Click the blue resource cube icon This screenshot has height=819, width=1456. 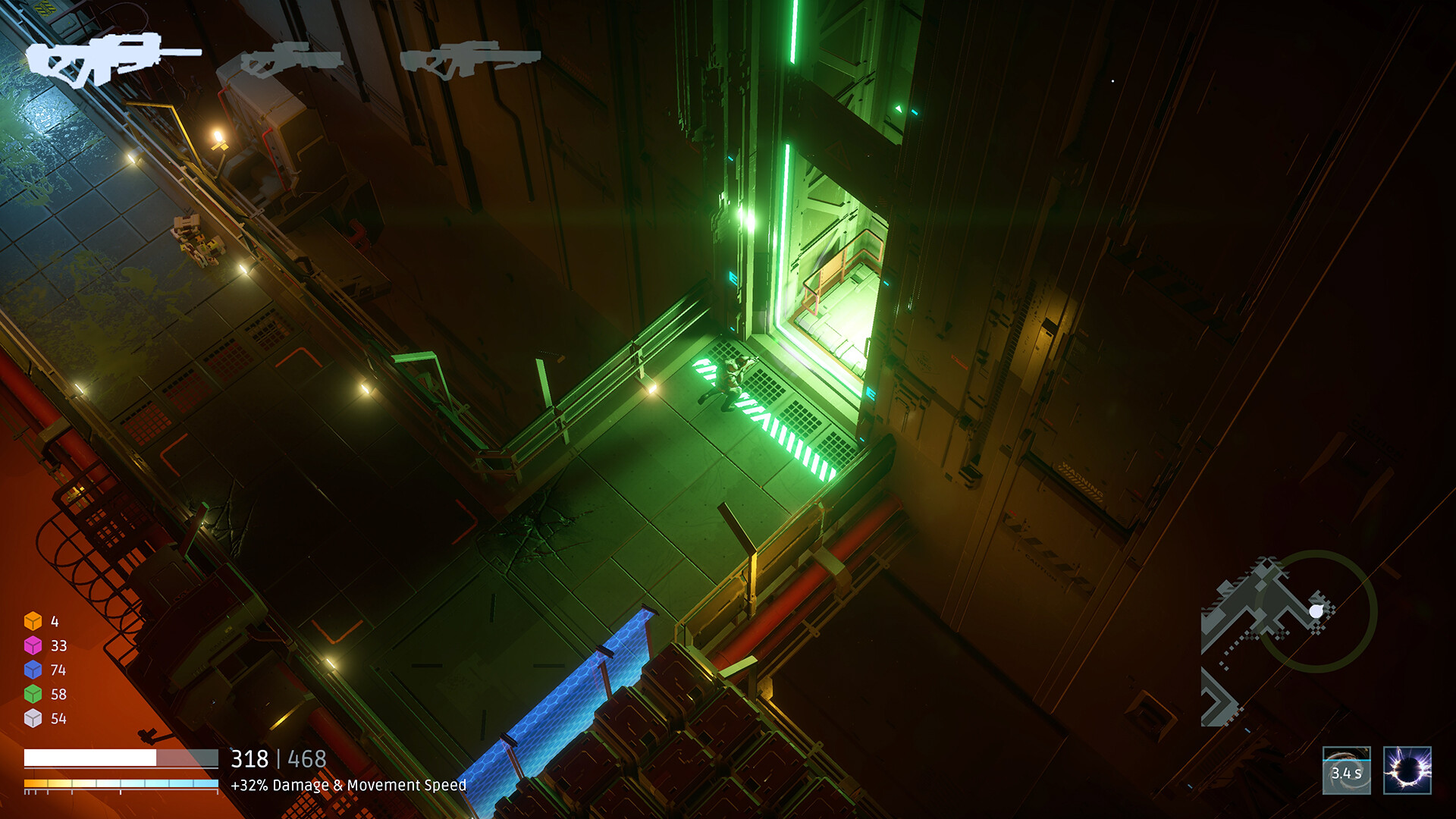tap(33, 670)
